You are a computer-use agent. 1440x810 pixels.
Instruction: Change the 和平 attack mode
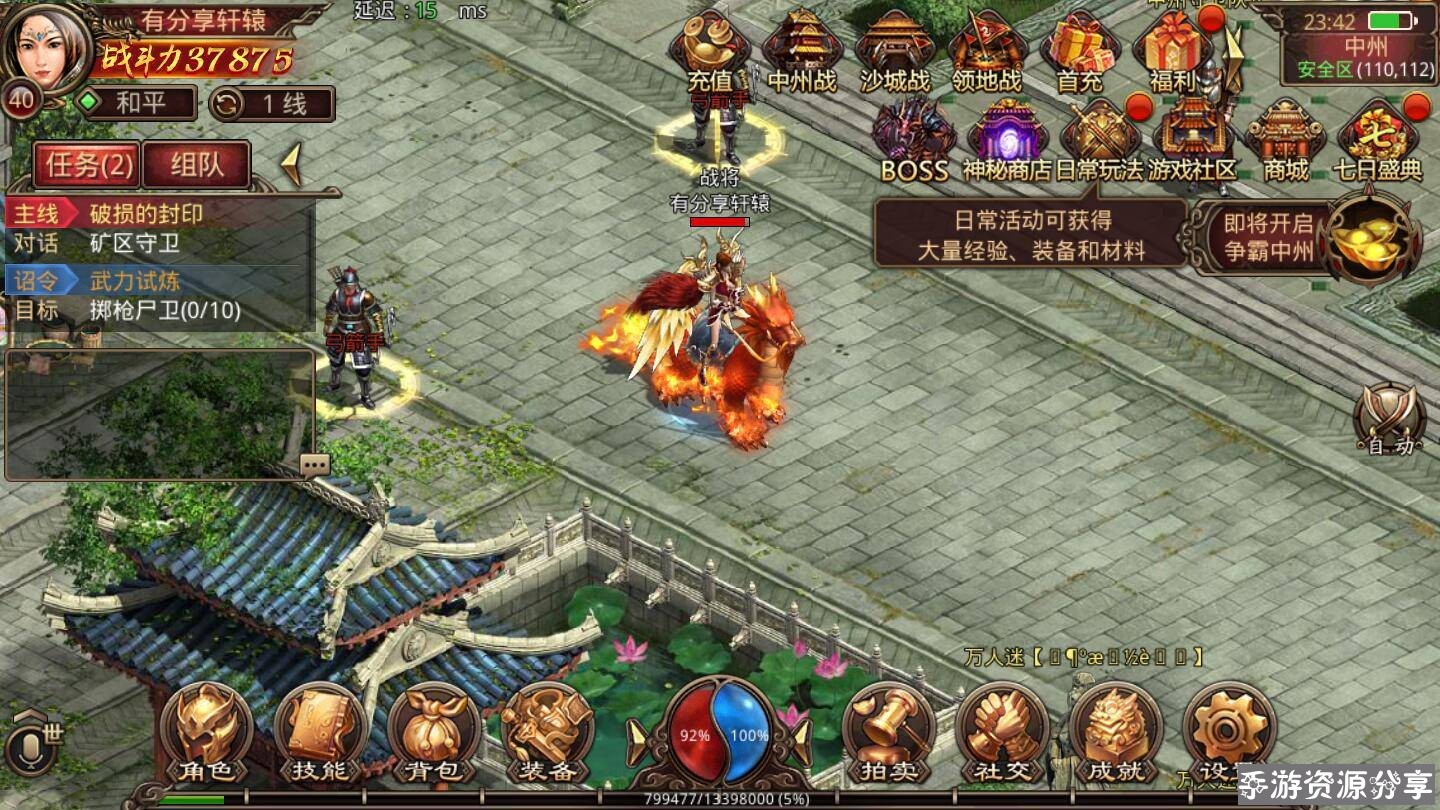pos(139,103)
